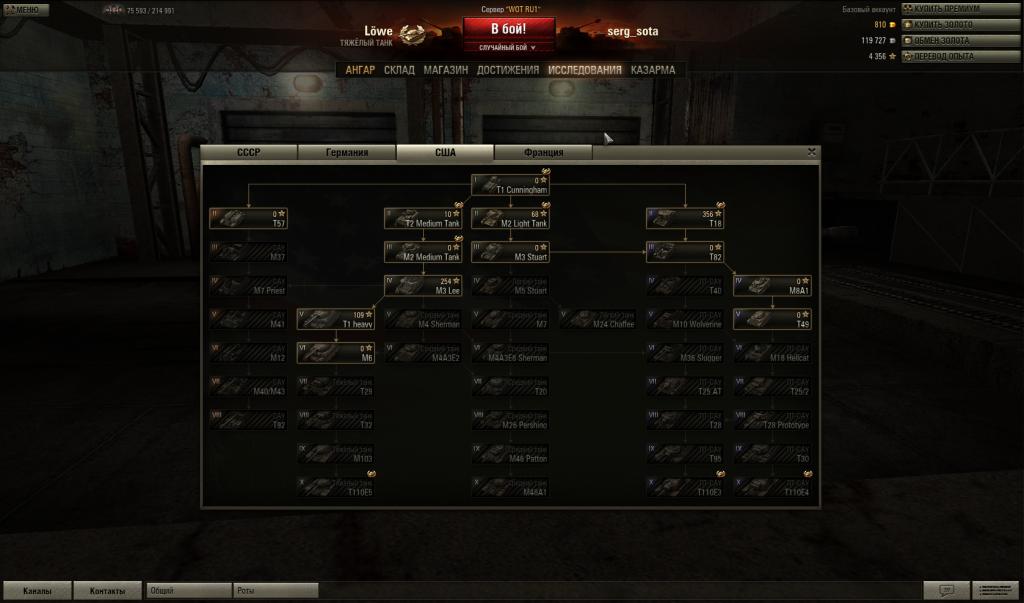The width and height of the screenshot is (1024, 603).
Task: Click the M3 Lee tank node
Action: click(x=422, y=286)
